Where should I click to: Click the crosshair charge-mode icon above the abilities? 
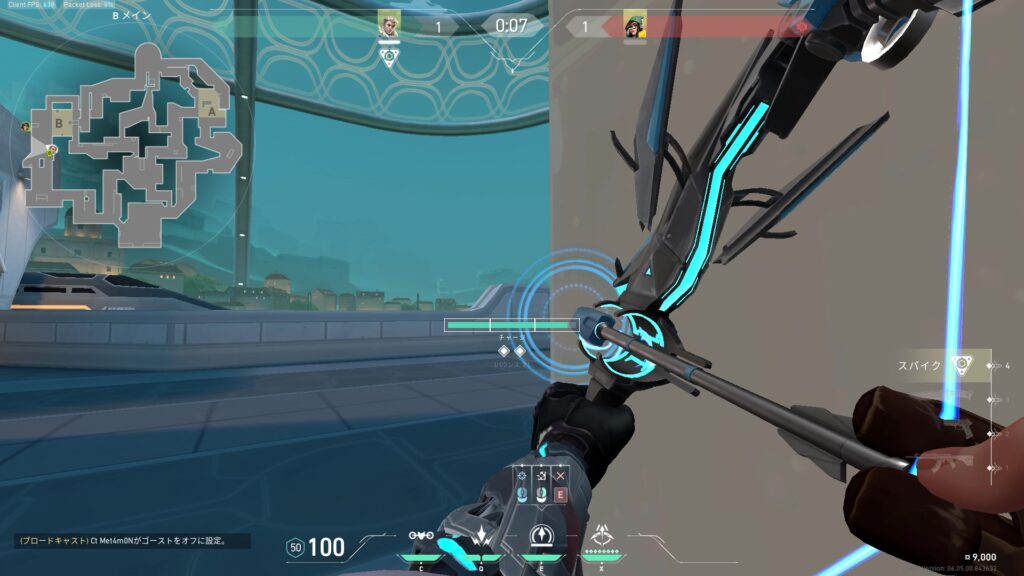[522, 476]
